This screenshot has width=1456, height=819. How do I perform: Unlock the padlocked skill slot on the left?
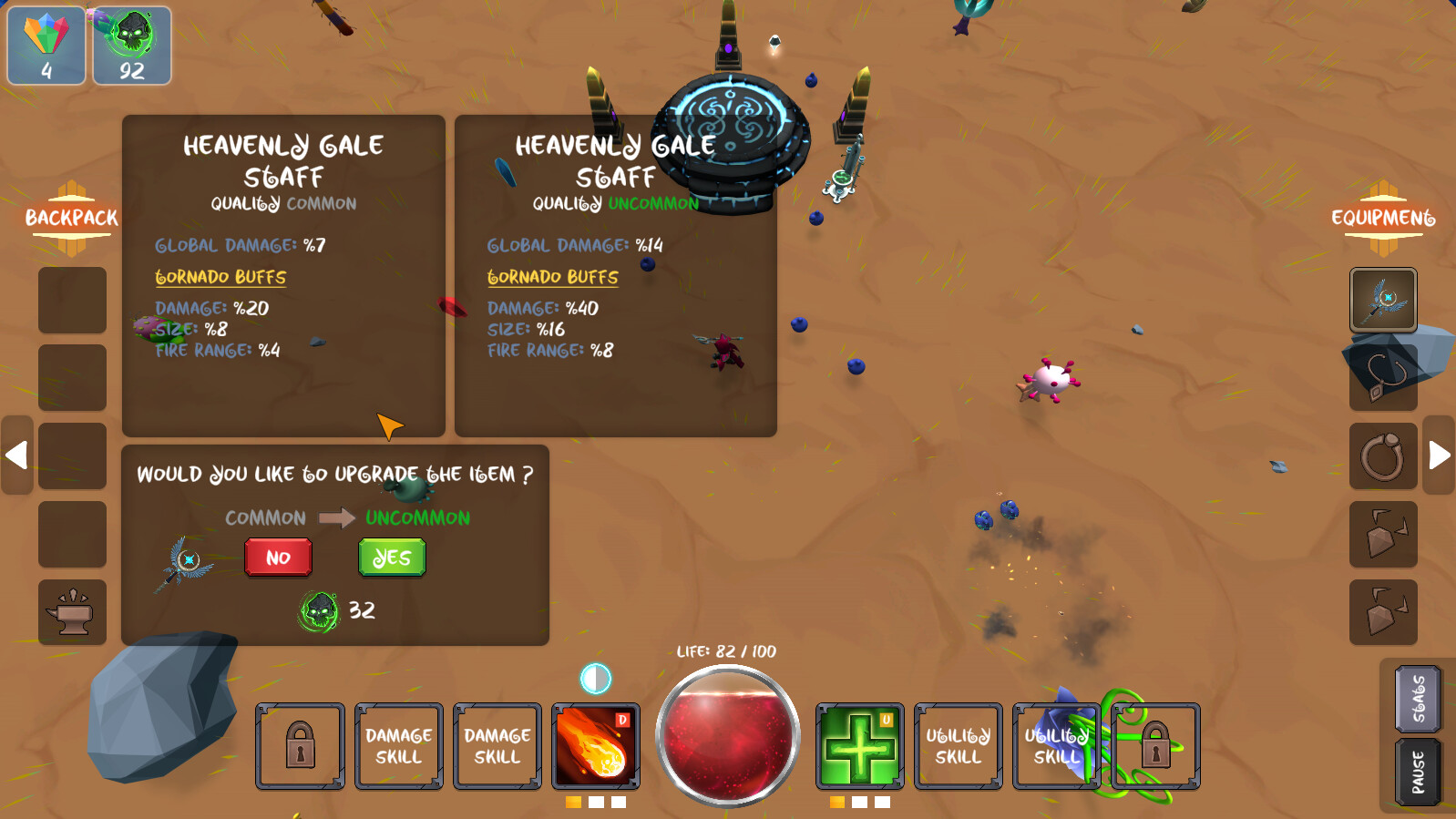pos(300,745)
